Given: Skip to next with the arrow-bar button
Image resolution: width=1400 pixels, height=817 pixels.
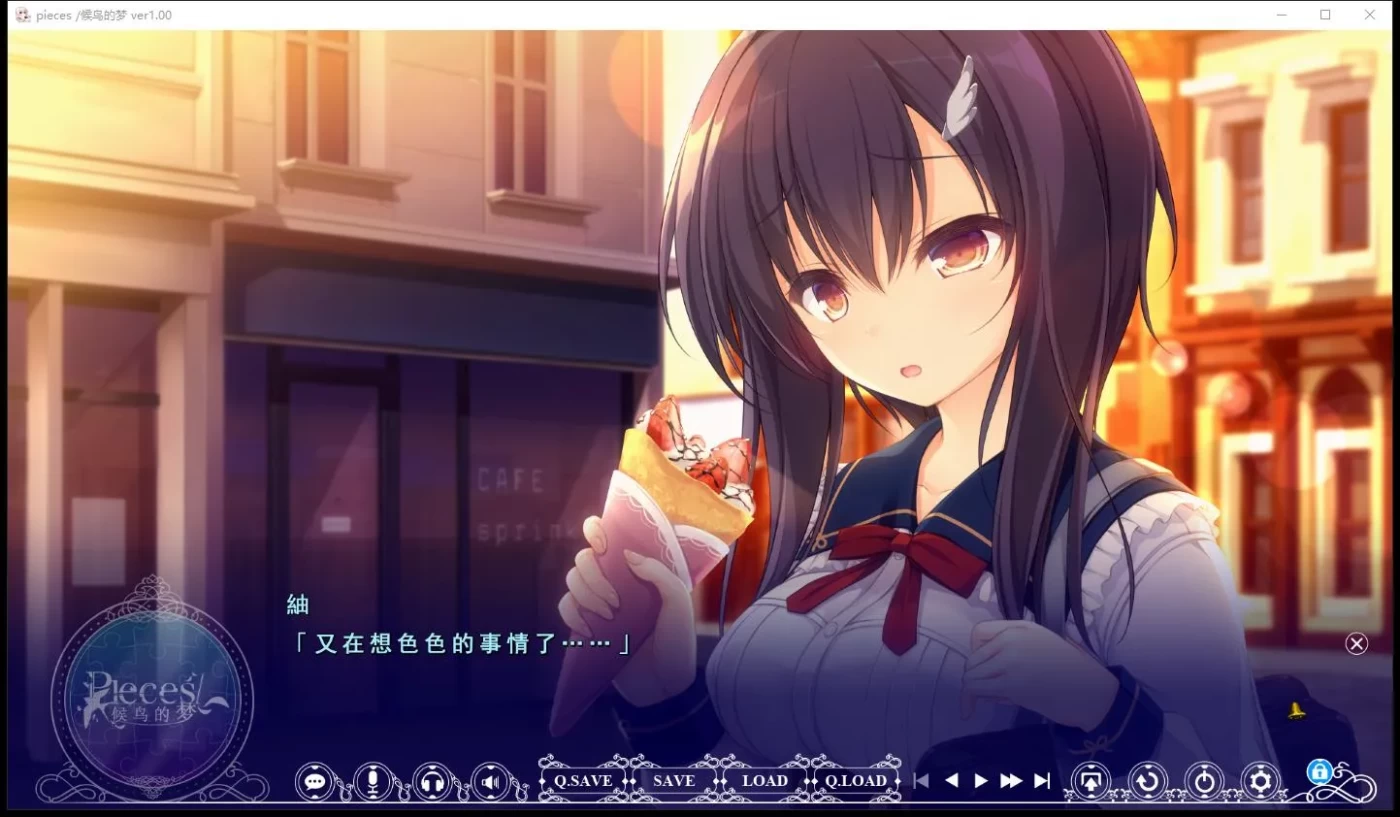Looking at the screenshot, I should coord(1042,781).
